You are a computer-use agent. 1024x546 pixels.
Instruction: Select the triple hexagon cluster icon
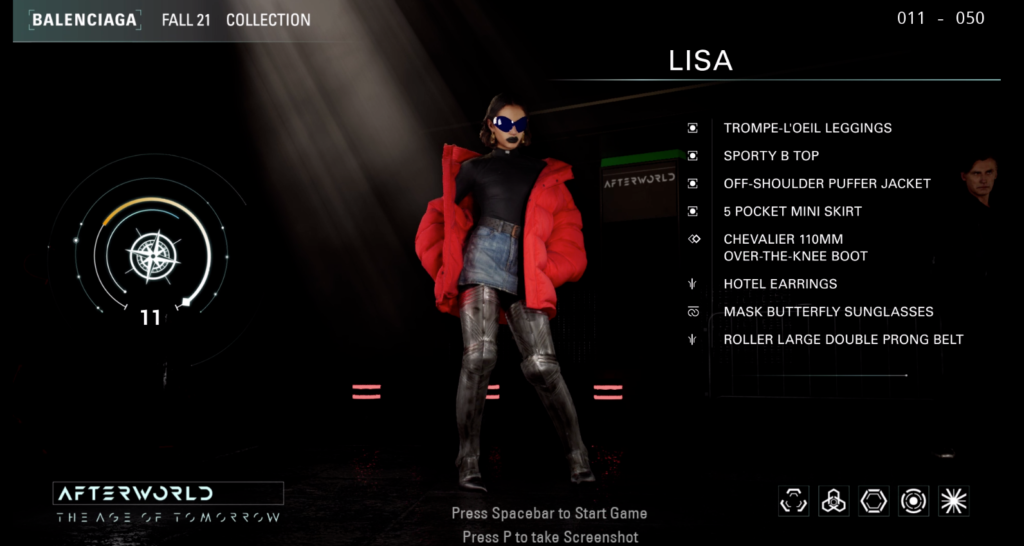point(833,501)
